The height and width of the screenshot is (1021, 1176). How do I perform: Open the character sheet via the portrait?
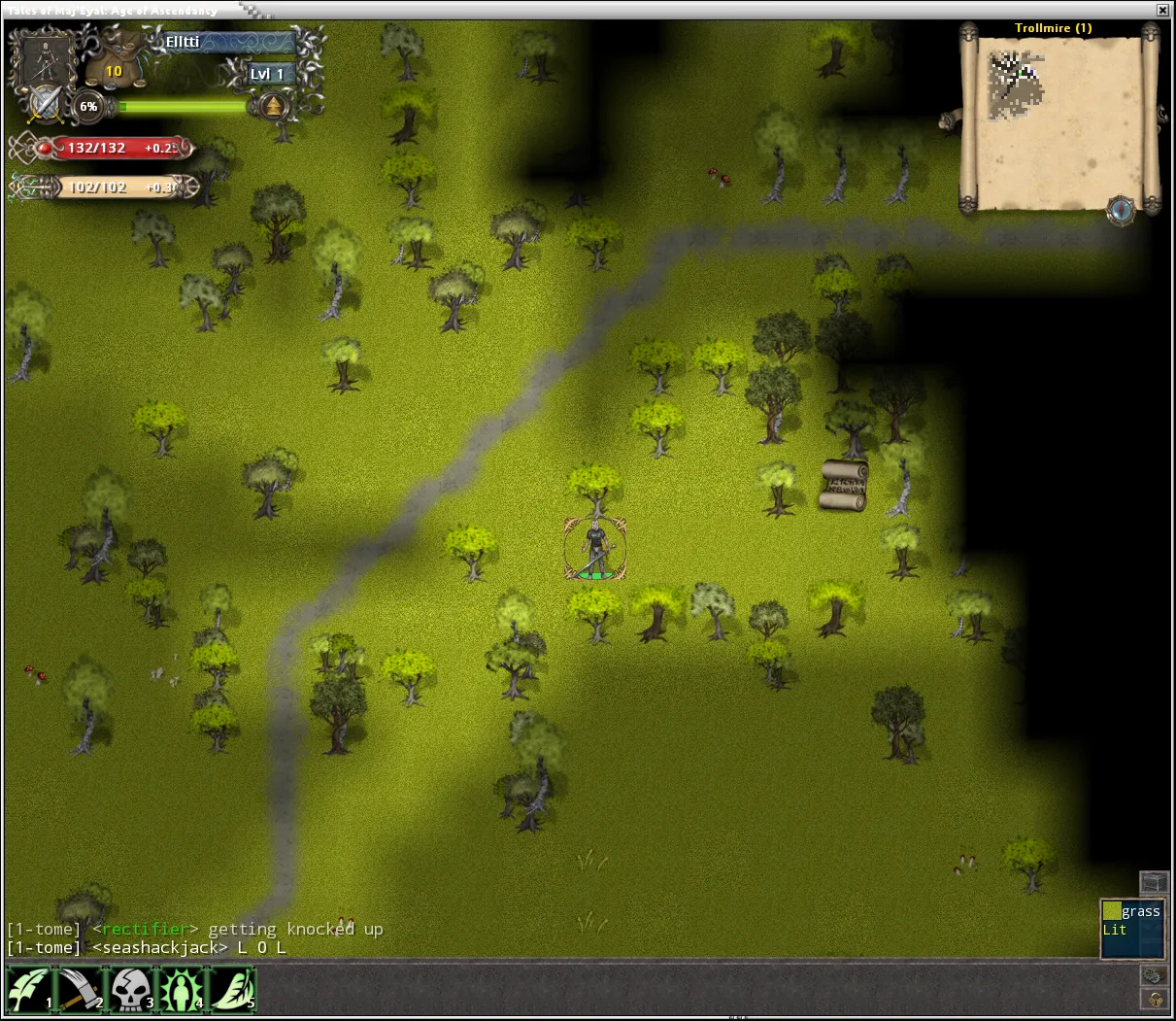44,60
